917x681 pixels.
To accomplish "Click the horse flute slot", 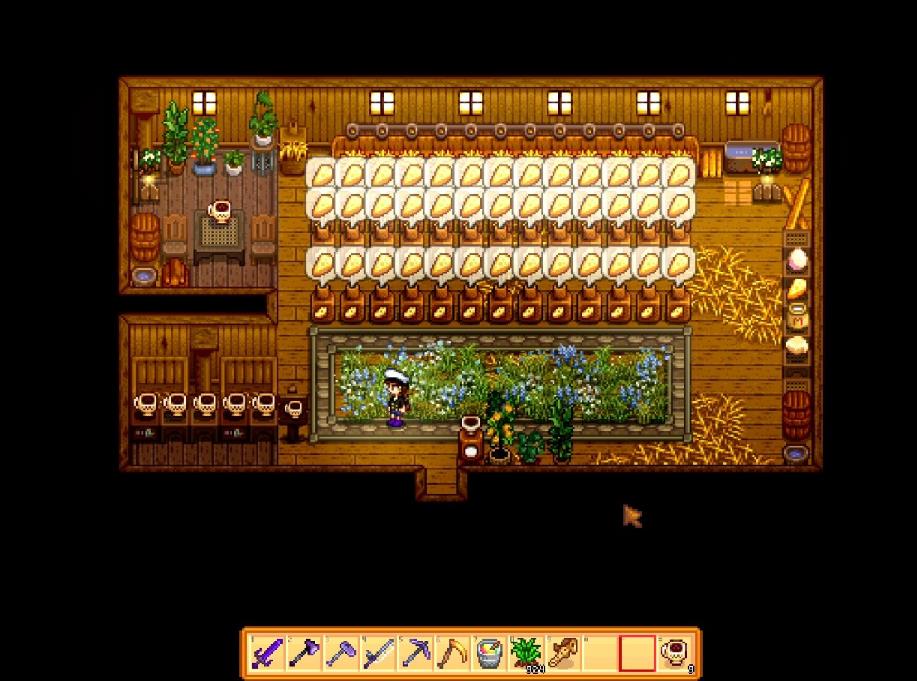I will point(562,653).
